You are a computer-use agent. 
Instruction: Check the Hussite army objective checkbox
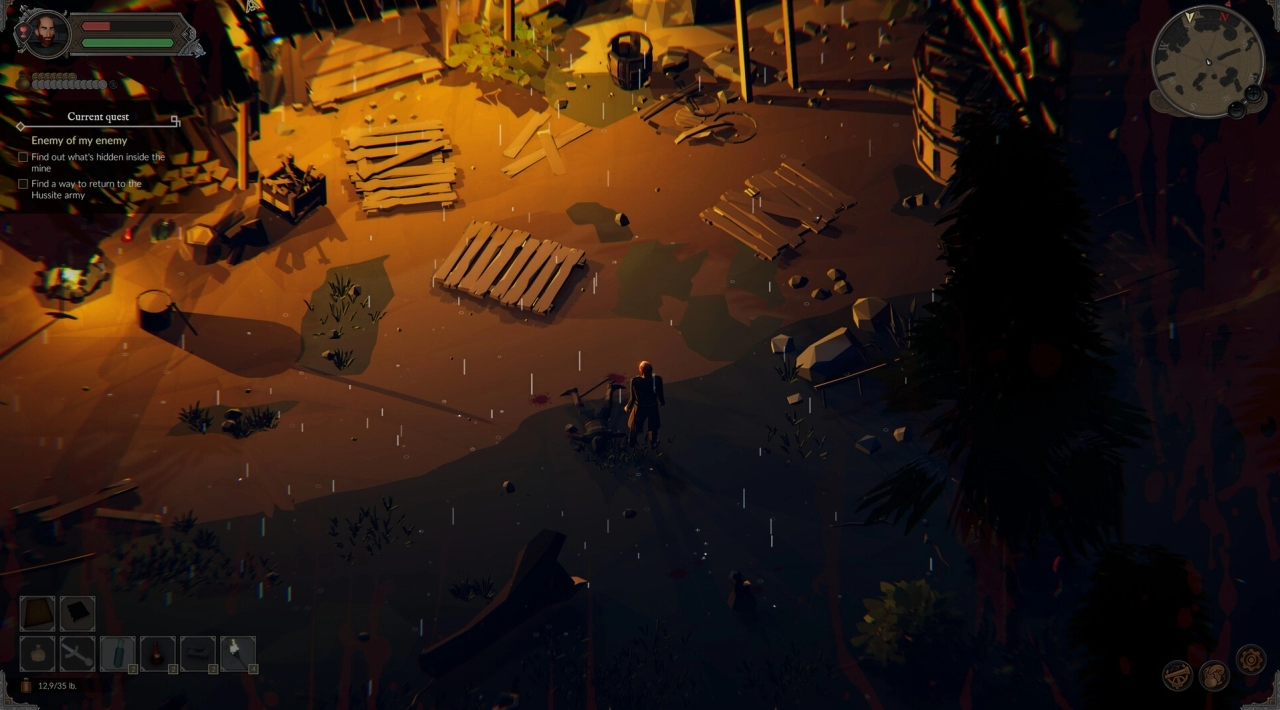click(x=23, y=184)
